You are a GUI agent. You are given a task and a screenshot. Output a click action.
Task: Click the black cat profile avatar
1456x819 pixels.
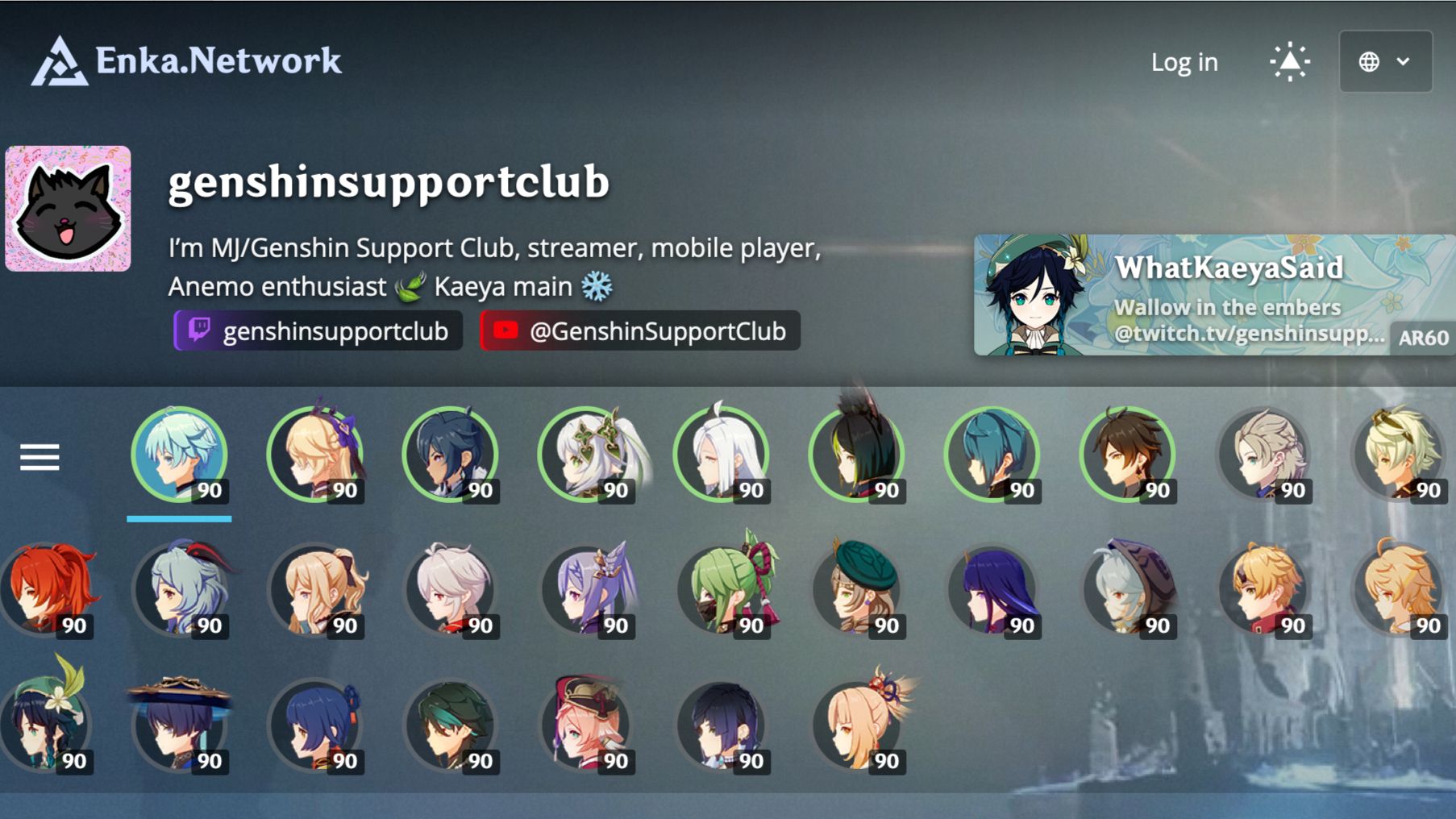pos(68,209)
